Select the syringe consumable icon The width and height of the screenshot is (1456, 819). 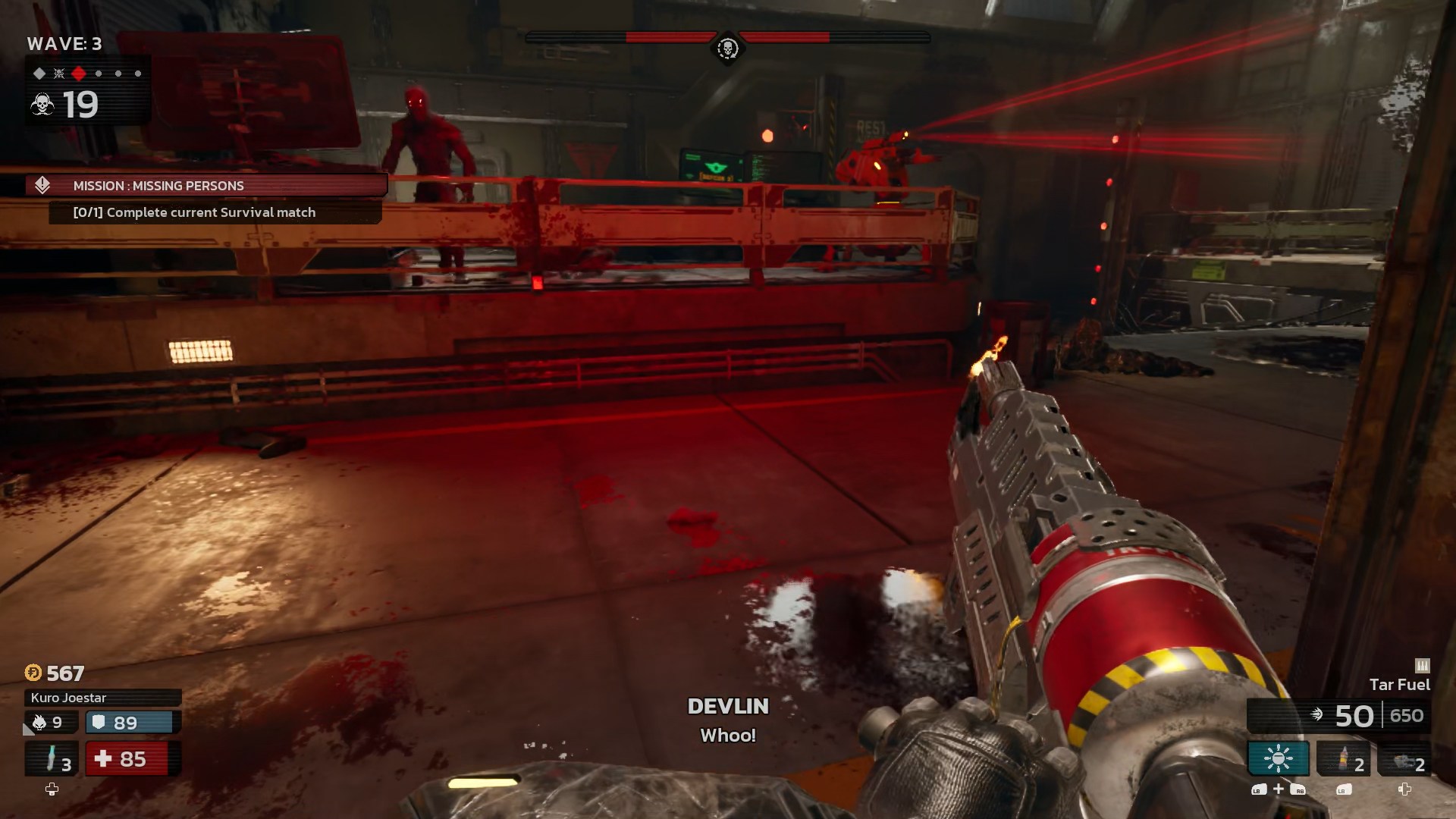point(51,757)
